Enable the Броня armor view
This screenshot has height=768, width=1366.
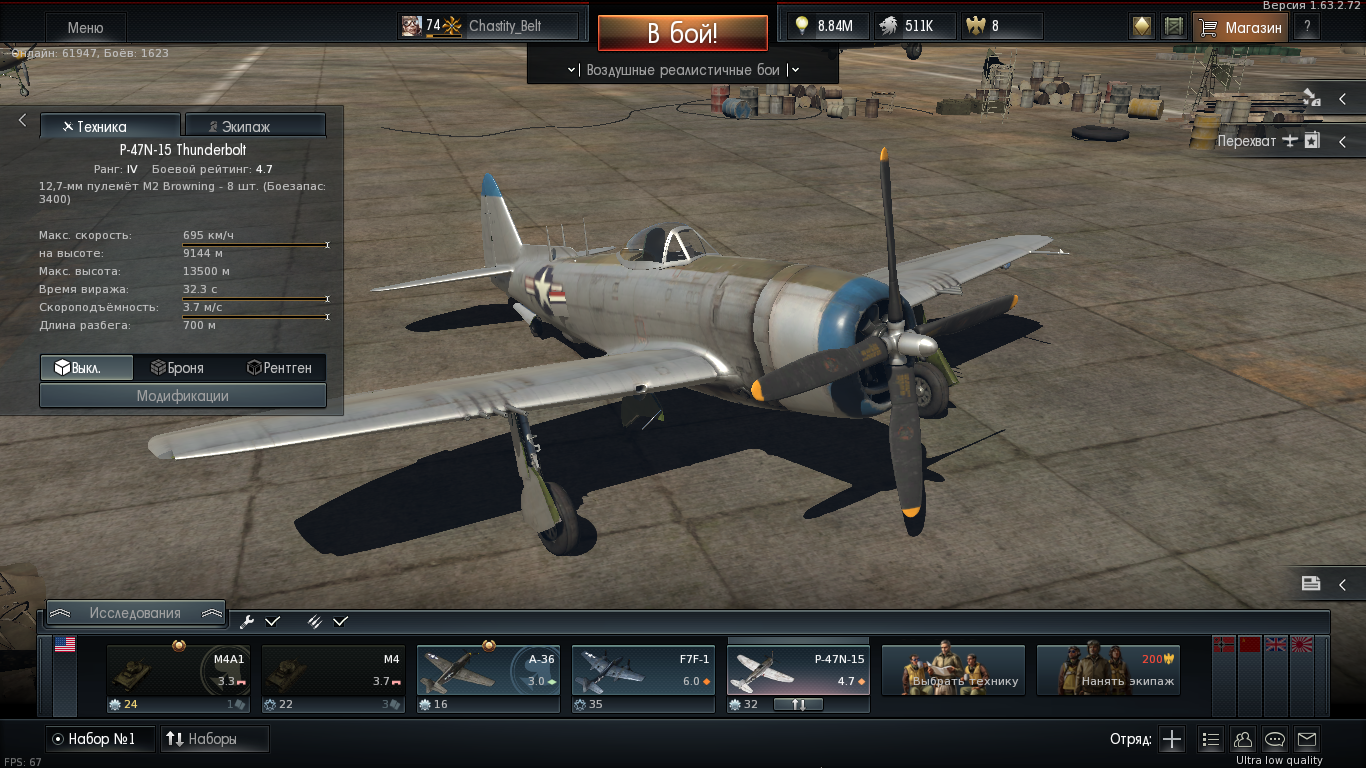coord(182,368)
